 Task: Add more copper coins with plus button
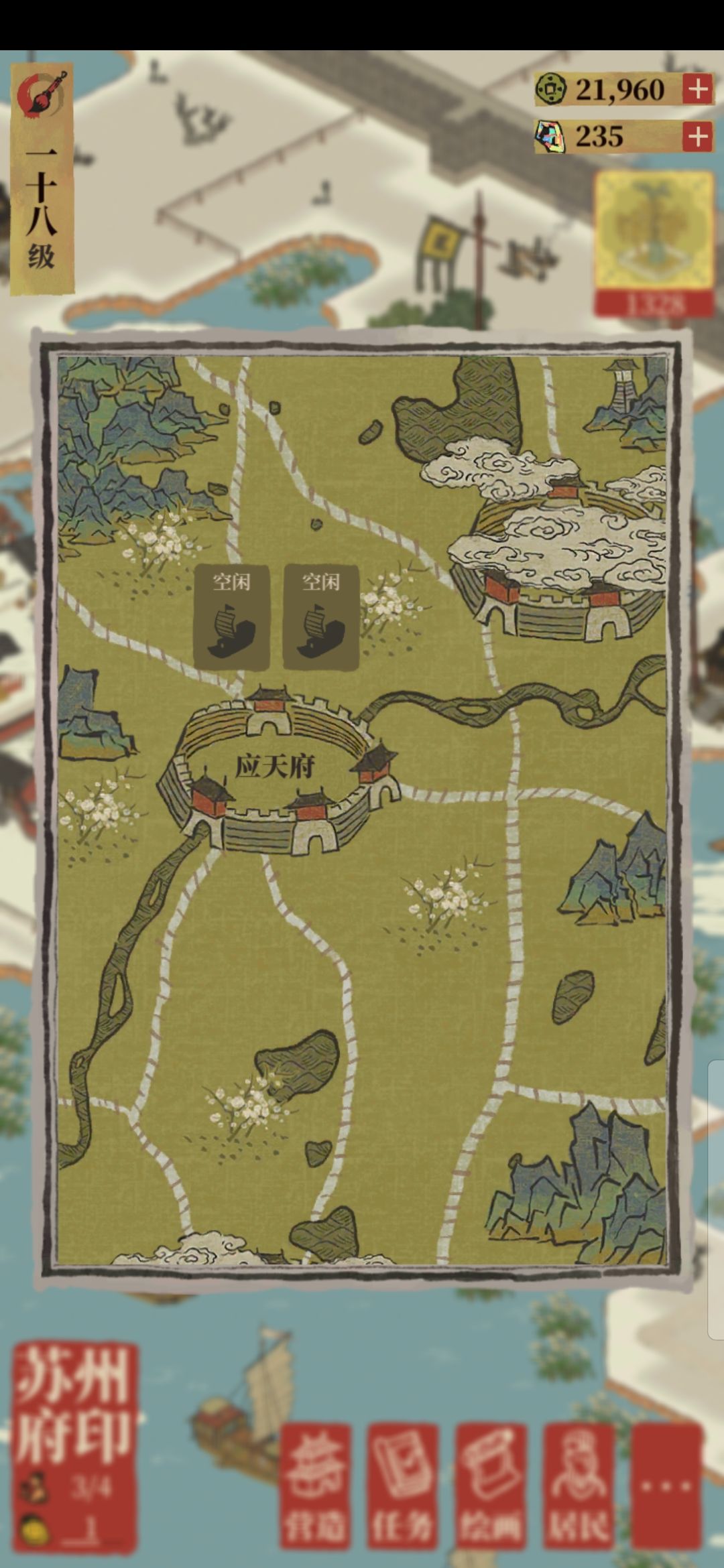click(697, 89)
